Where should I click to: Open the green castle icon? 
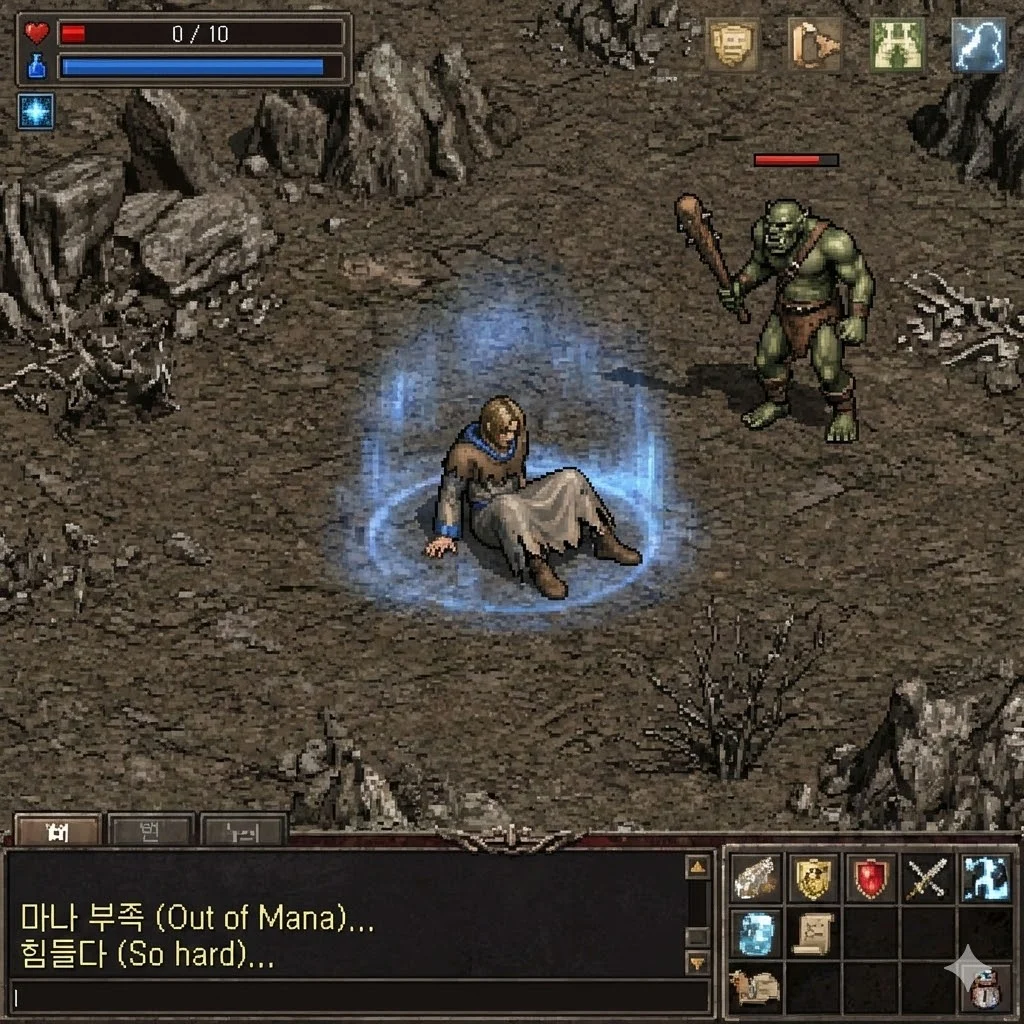click(897, 45)
